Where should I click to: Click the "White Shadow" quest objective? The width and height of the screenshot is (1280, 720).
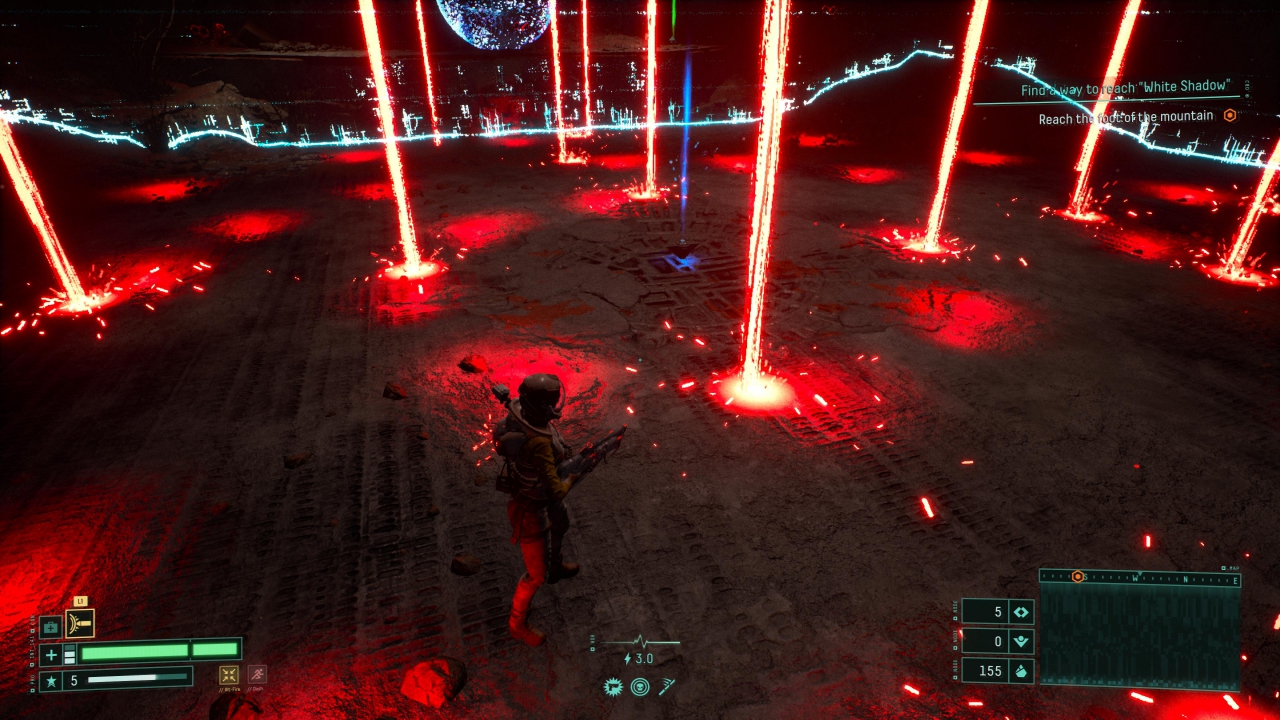1124,89
